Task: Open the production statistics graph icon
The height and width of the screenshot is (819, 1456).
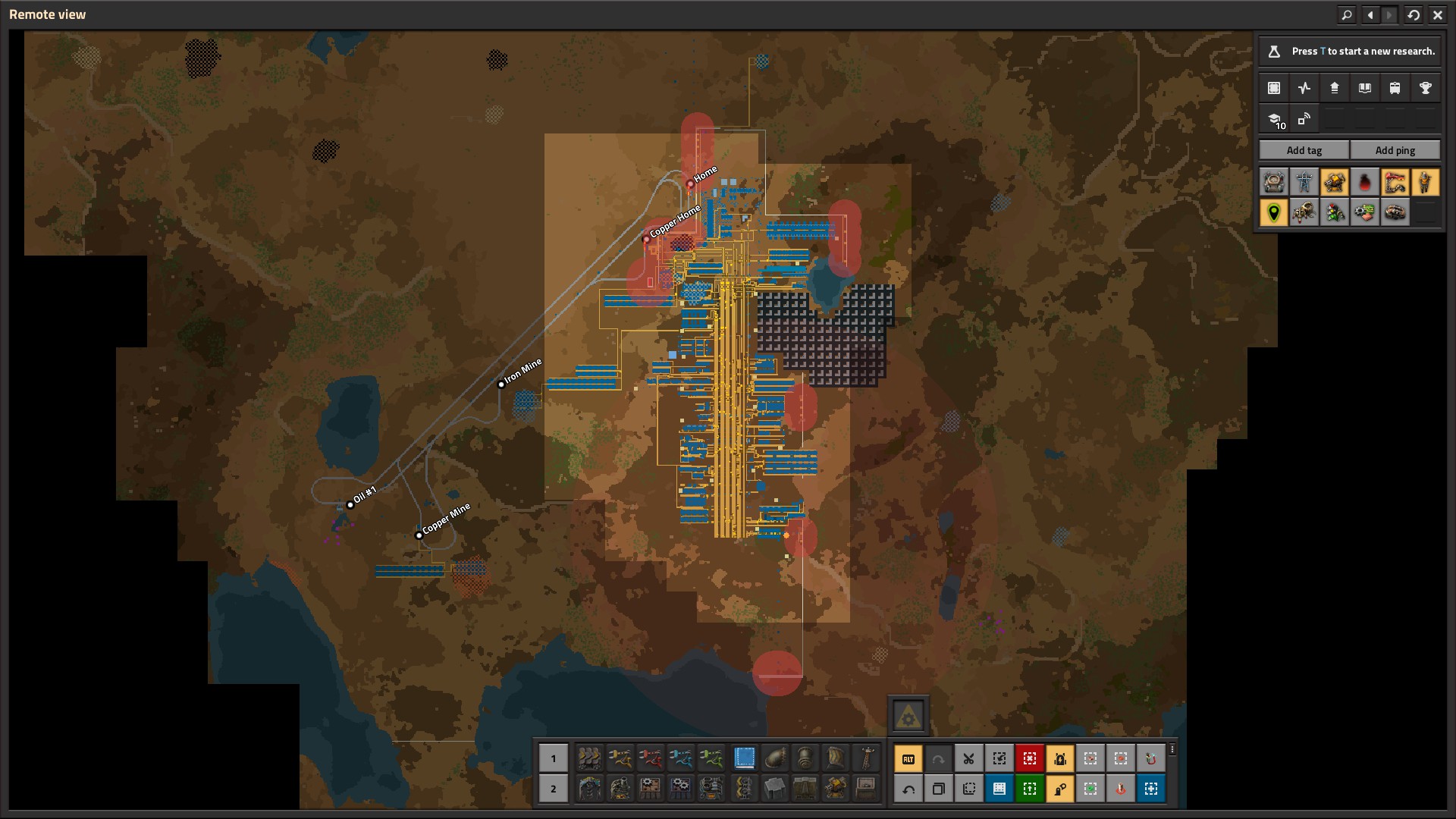Action: [x=1304, y=88]
